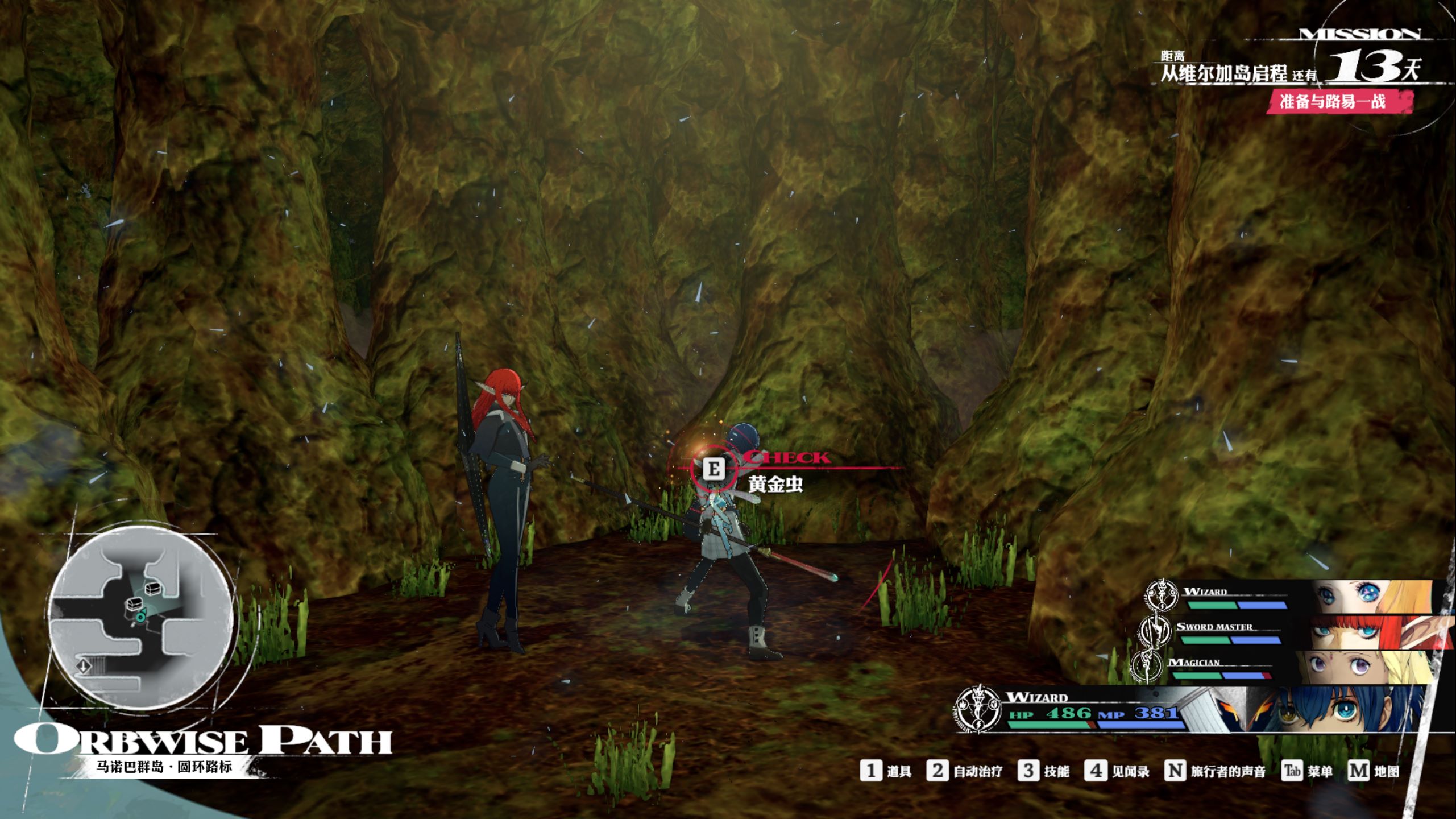1456x819 pixels.
Task: Activate 自动治疗 auto-heal
Action: tap(964, 771)
